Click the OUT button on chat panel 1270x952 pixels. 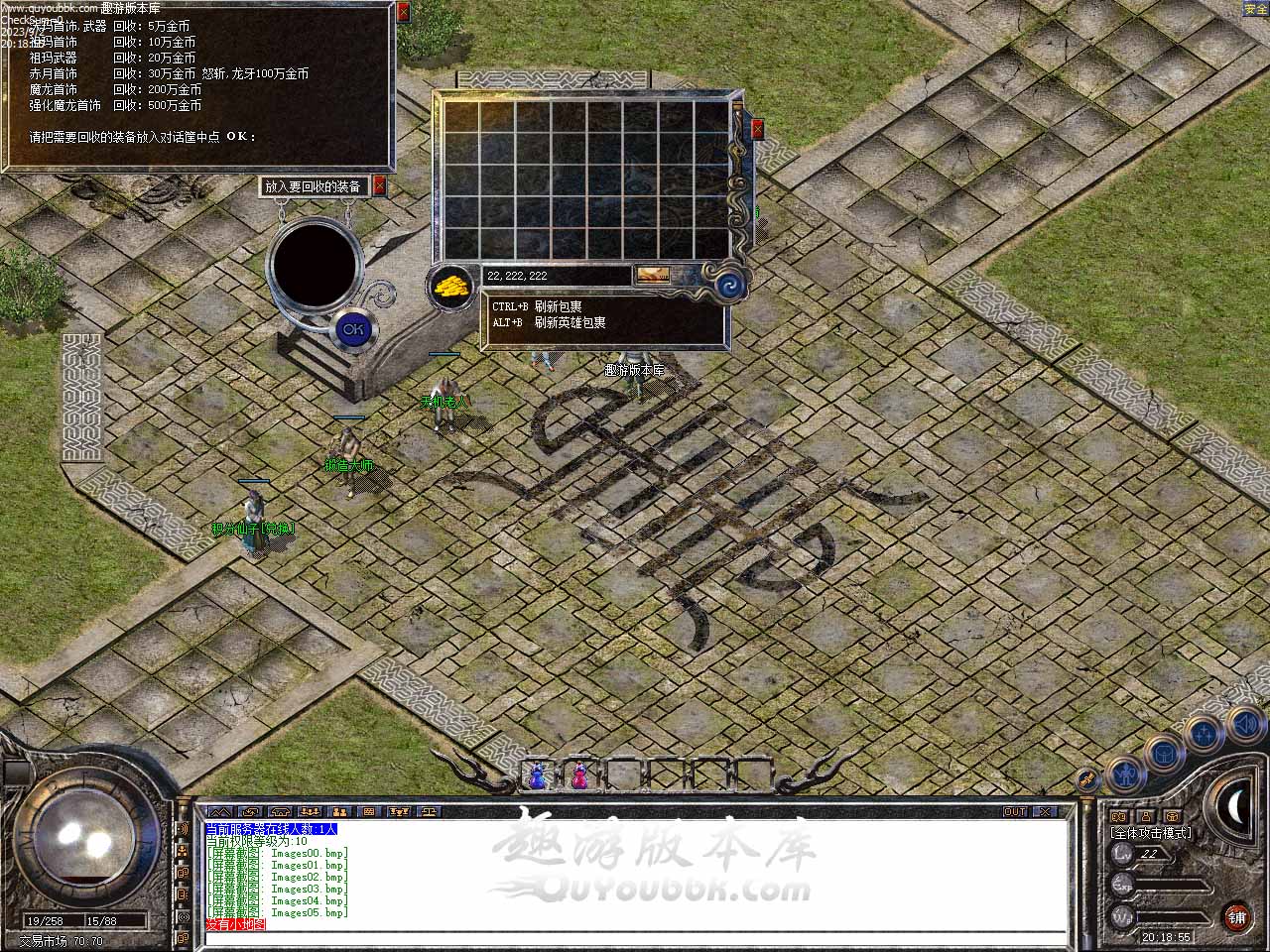(1015, 812)
